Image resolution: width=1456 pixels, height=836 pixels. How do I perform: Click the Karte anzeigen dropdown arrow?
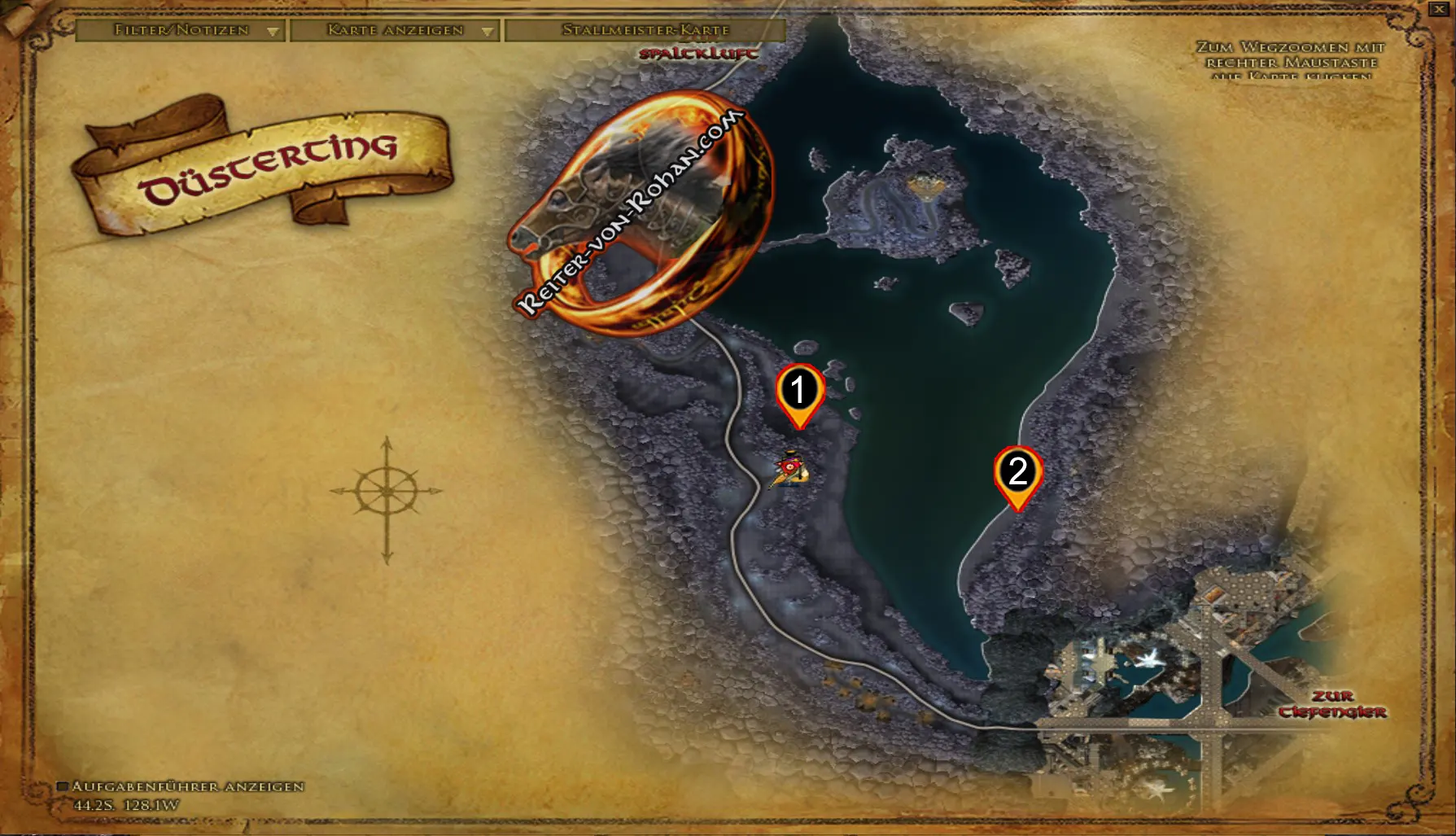coord(488,33)
